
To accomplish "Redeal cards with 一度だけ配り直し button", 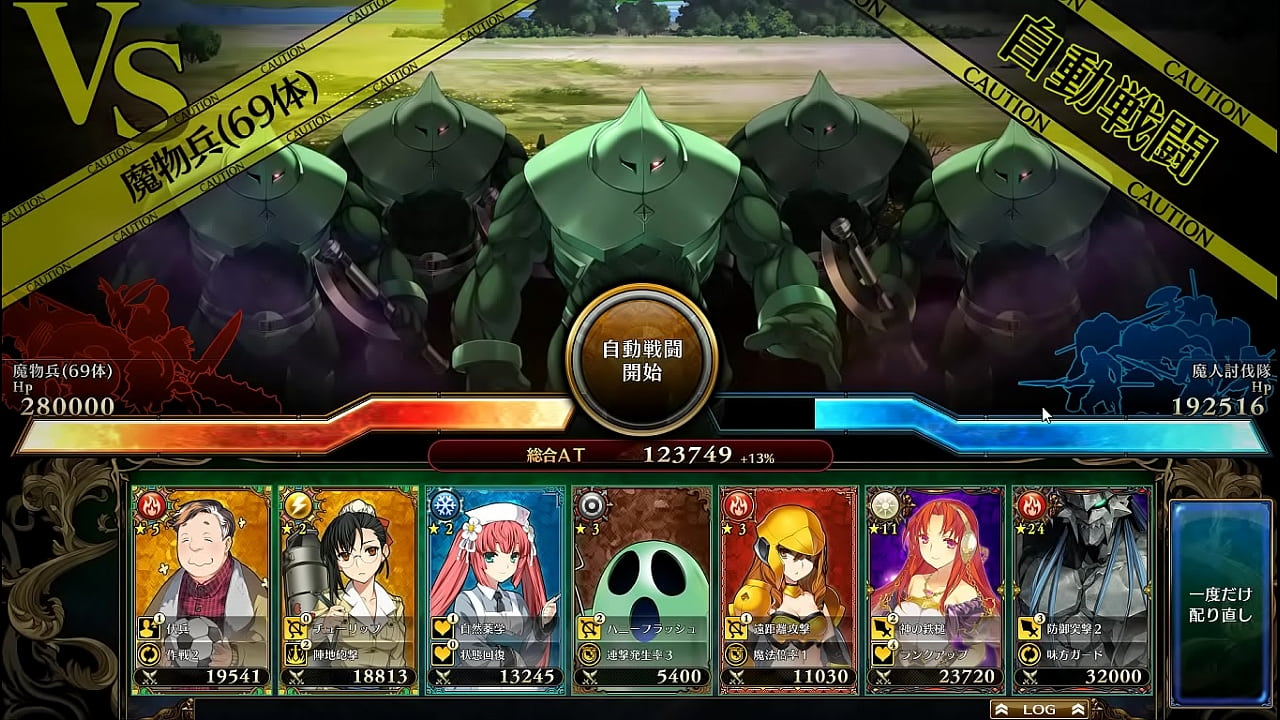I will pos(1220,590).
